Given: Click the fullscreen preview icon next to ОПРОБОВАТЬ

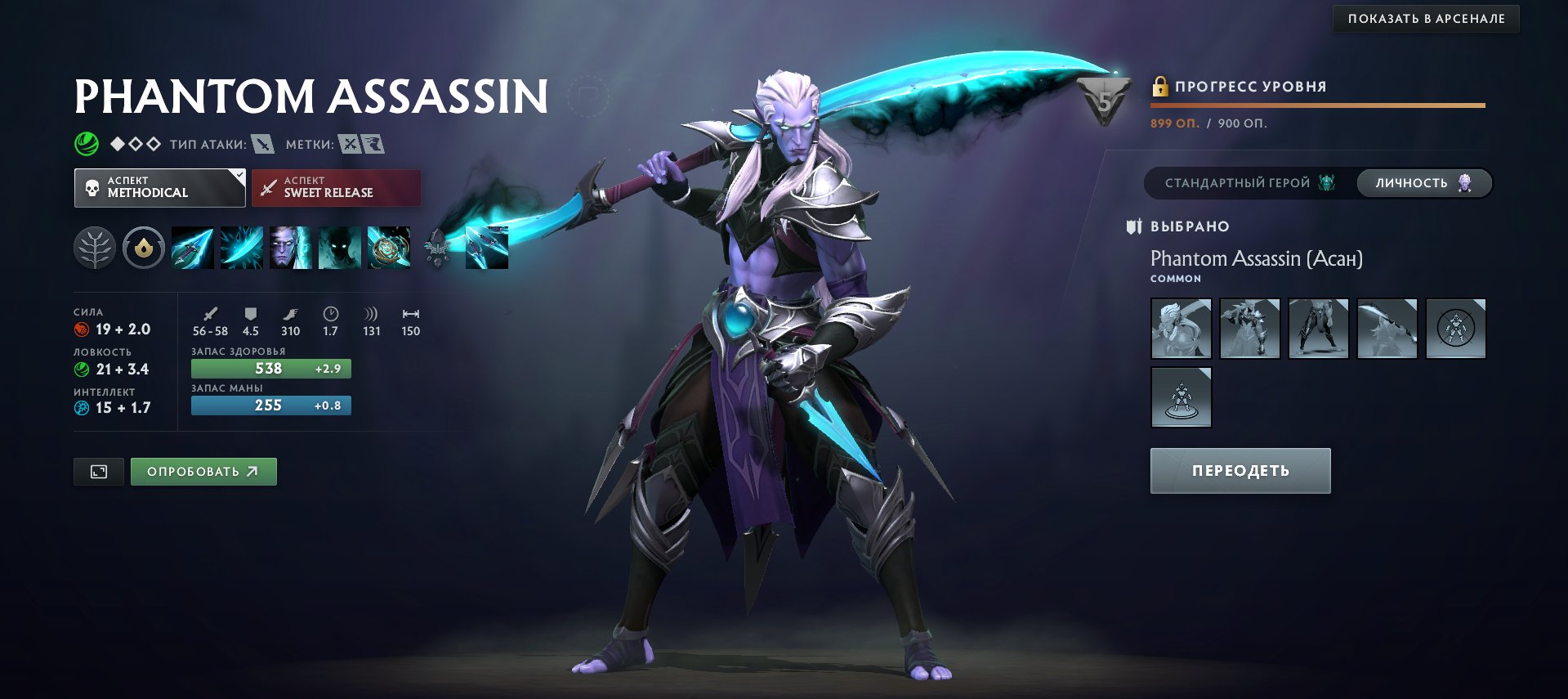Looking at the screenshot, I should pos(98,471).
